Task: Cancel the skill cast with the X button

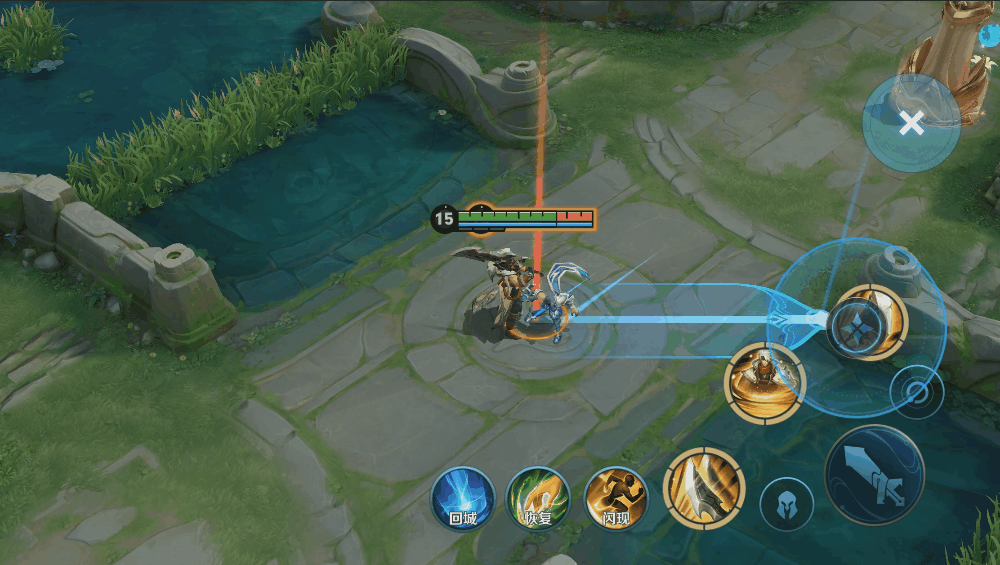Action: click(x=910, y=124)
